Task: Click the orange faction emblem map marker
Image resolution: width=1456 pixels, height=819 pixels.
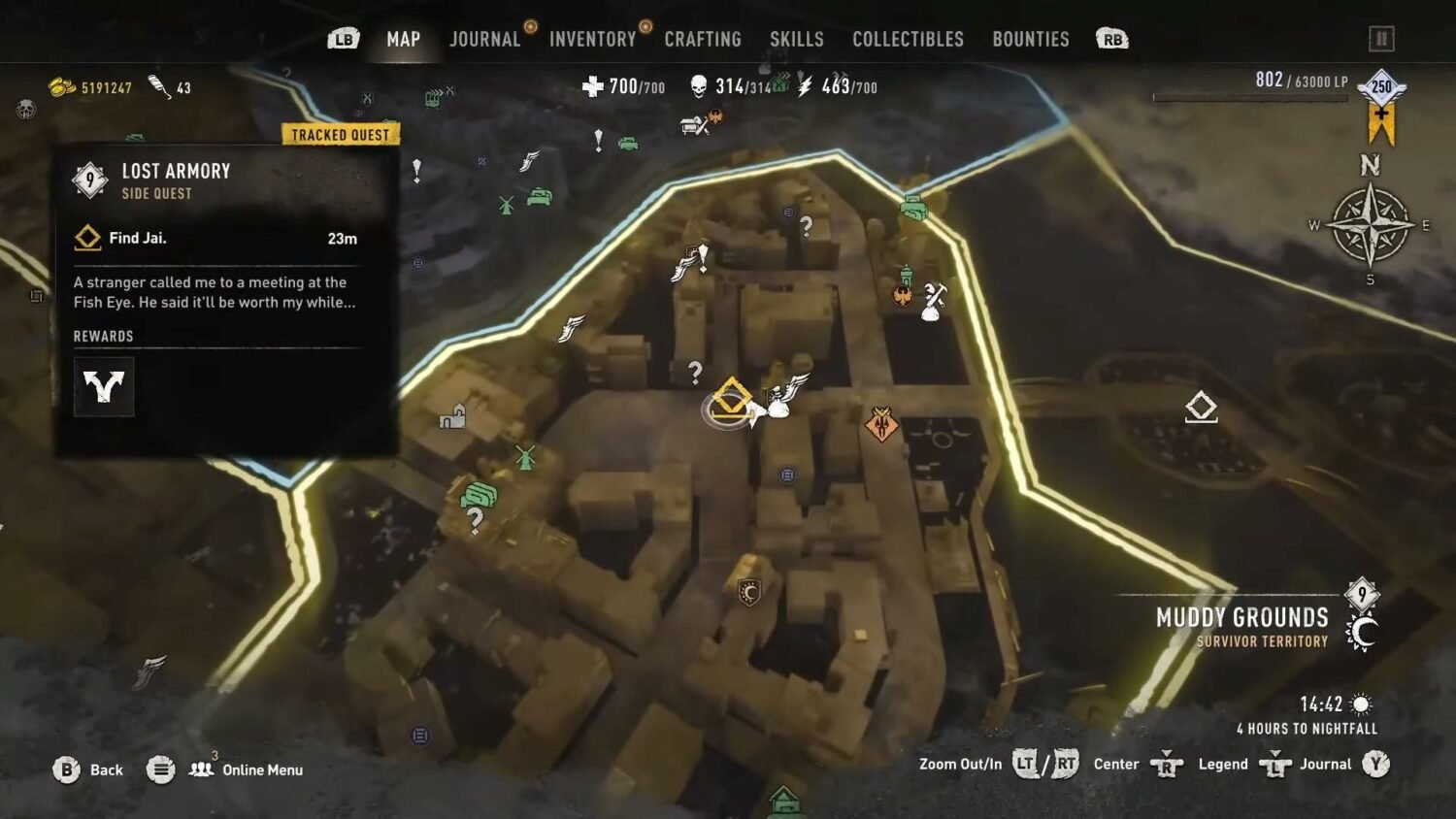Action: 881,424
